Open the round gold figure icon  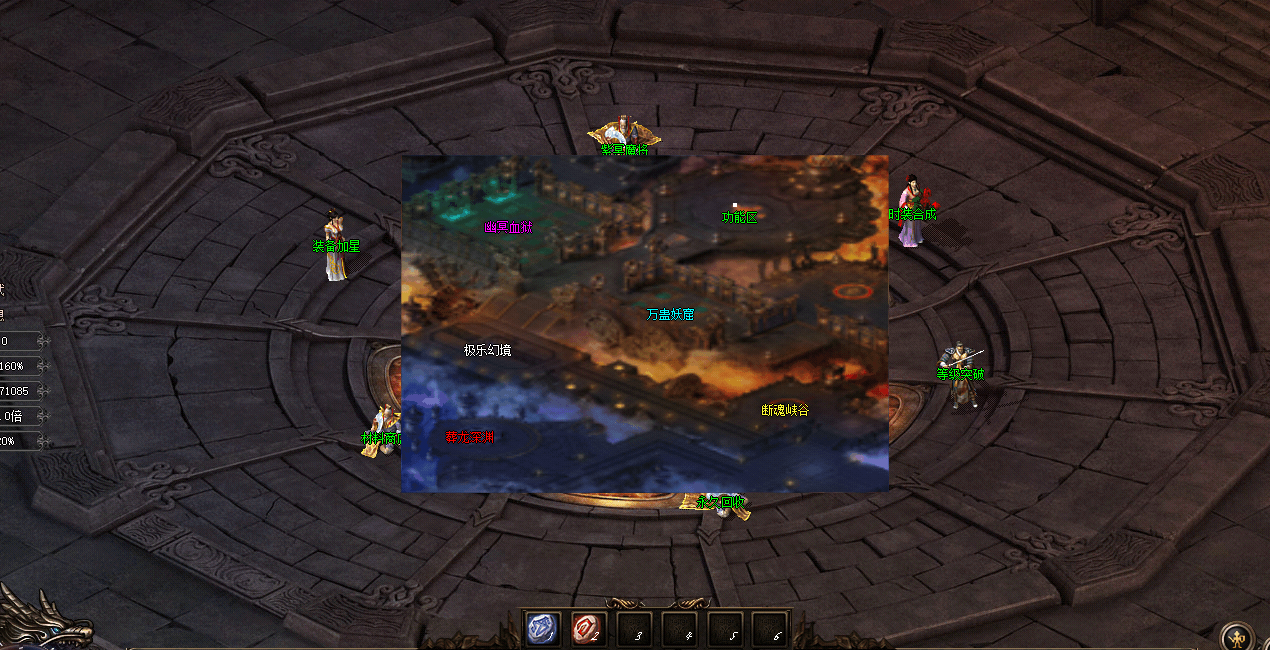tap(1240, 636)
